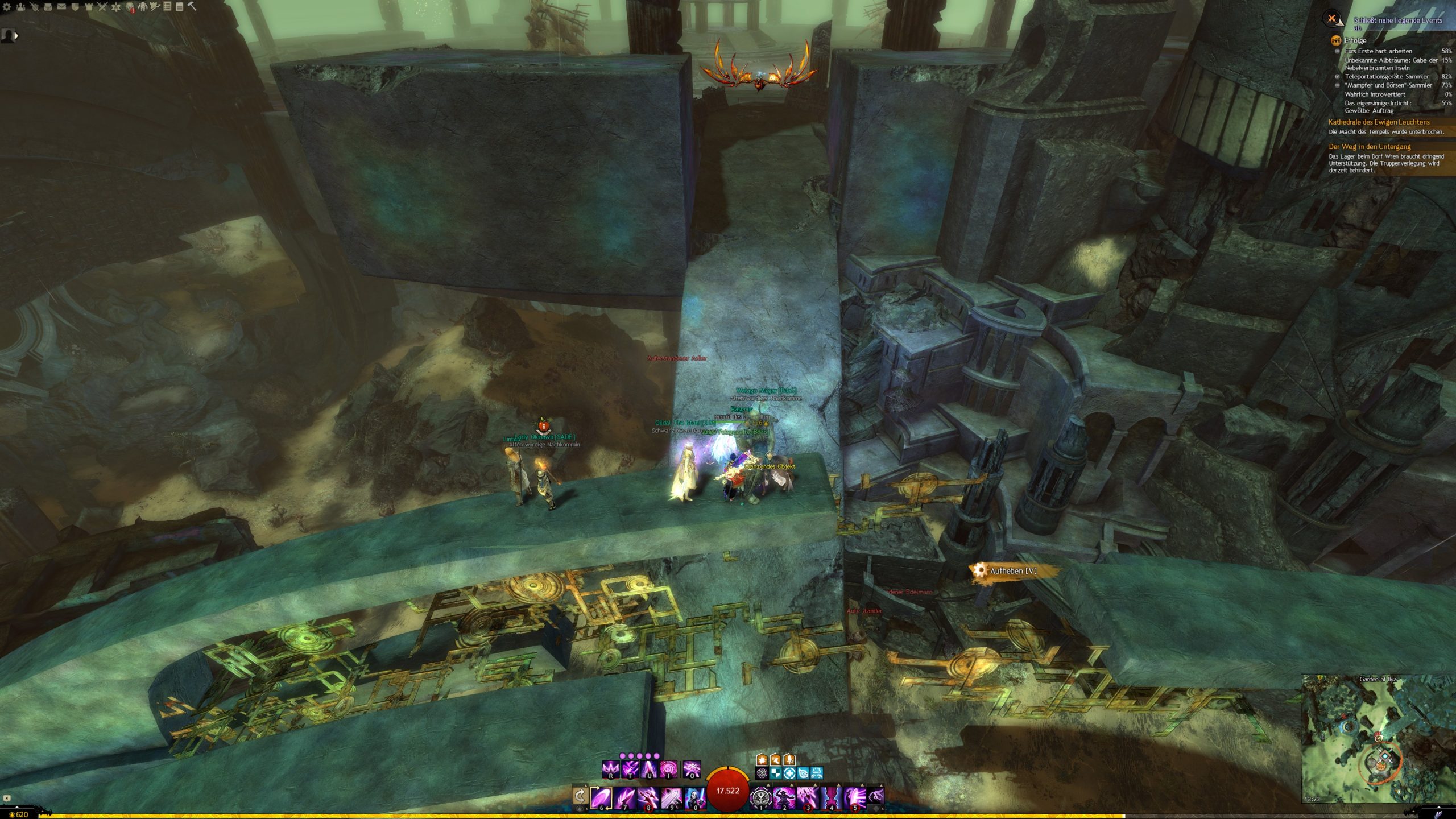
Task: Click the hammer icon in top bar
Action: tap(192, 7)
